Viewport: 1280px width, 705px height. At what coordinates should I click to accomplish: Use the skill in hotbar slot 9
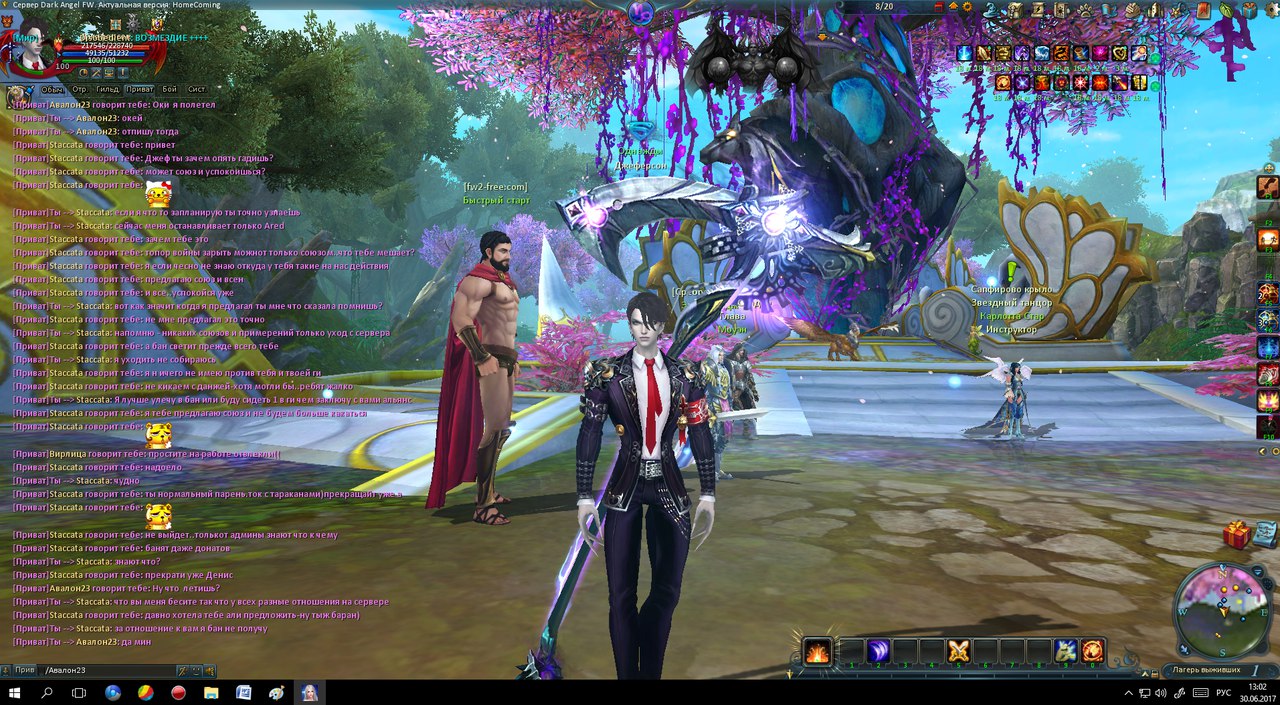1065,650
